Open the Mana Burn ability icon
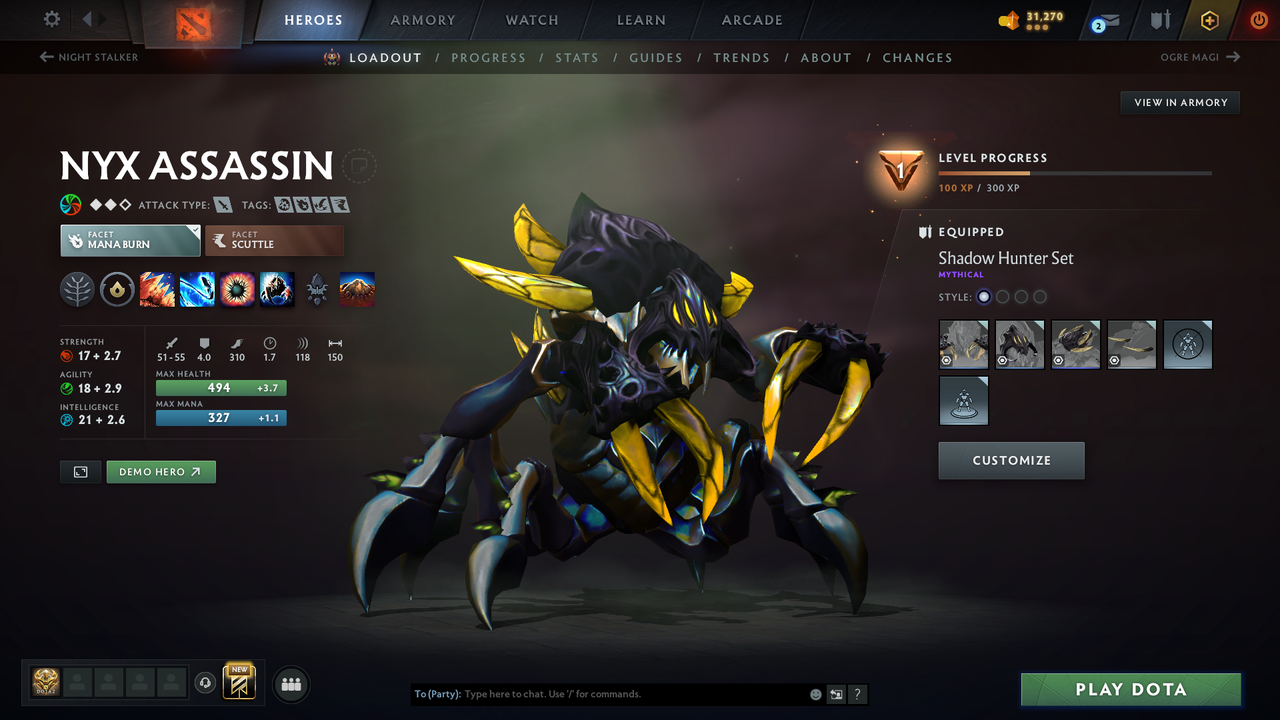The width and height of the screenshot is (1280, 720). click(197, 289)
